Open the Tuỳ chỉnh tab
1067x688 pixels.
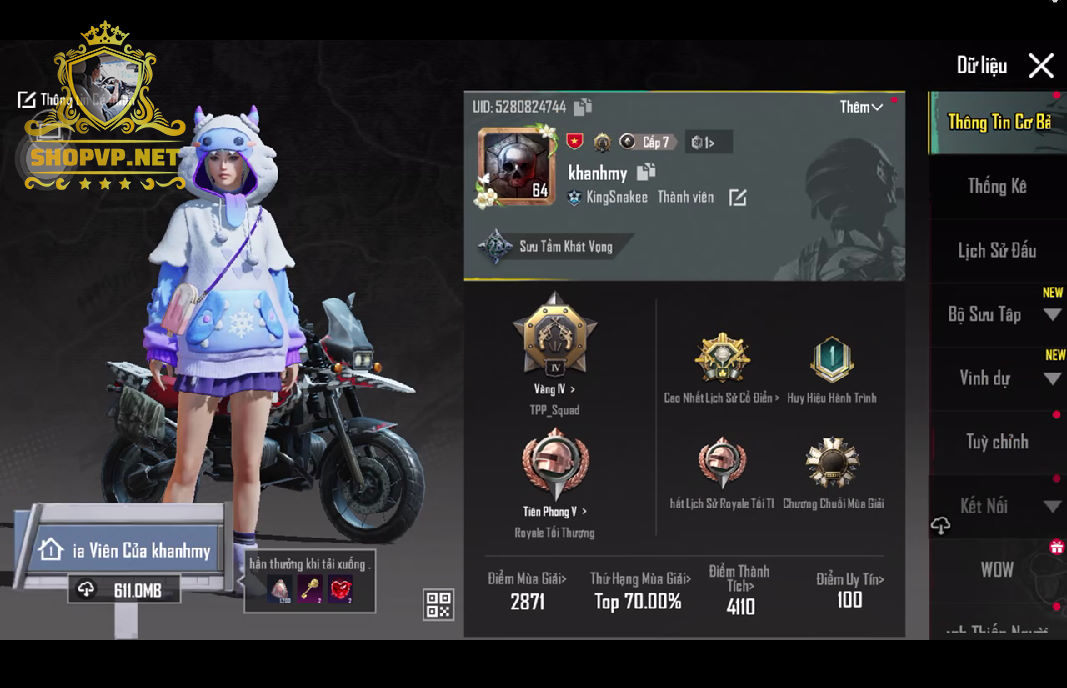pos(997,442)
